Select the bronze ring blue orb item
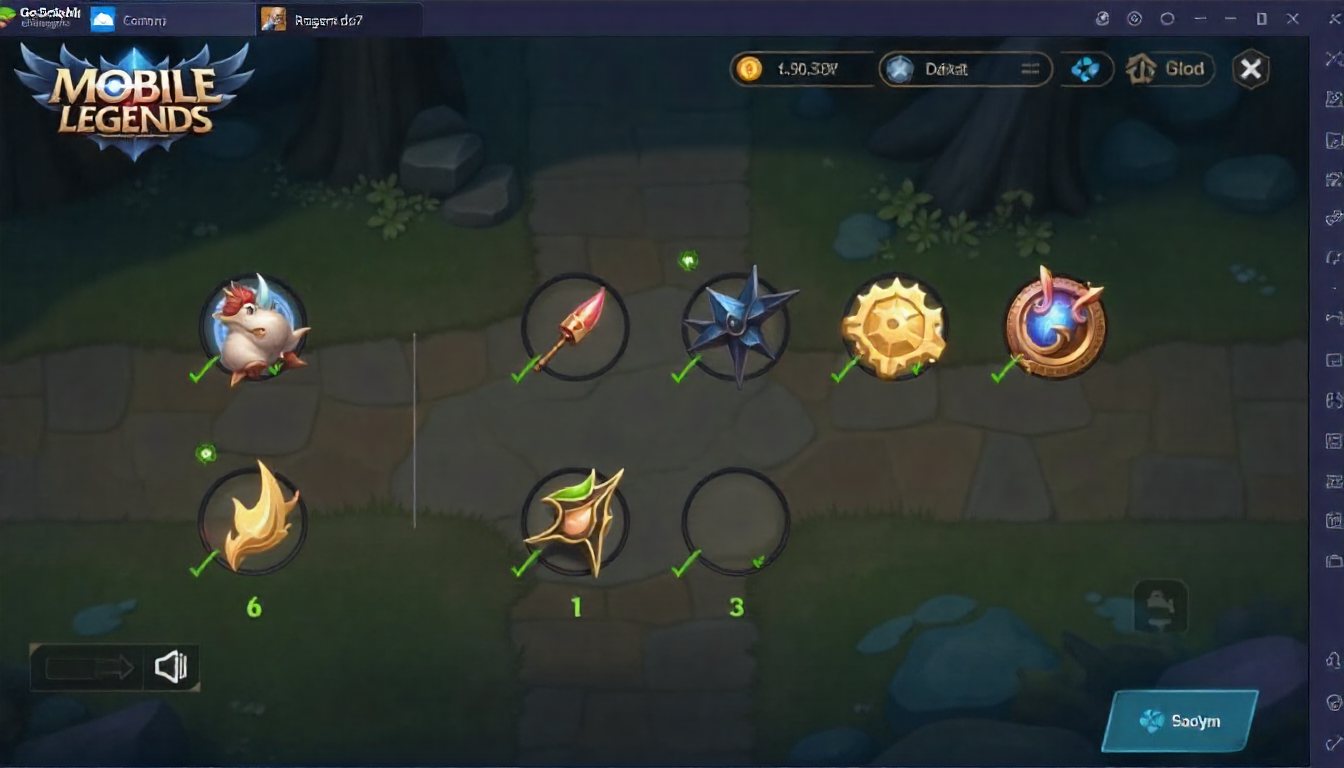This screenshot has height=768, width=1344. pyautogui.click(x=1055, y=326)
